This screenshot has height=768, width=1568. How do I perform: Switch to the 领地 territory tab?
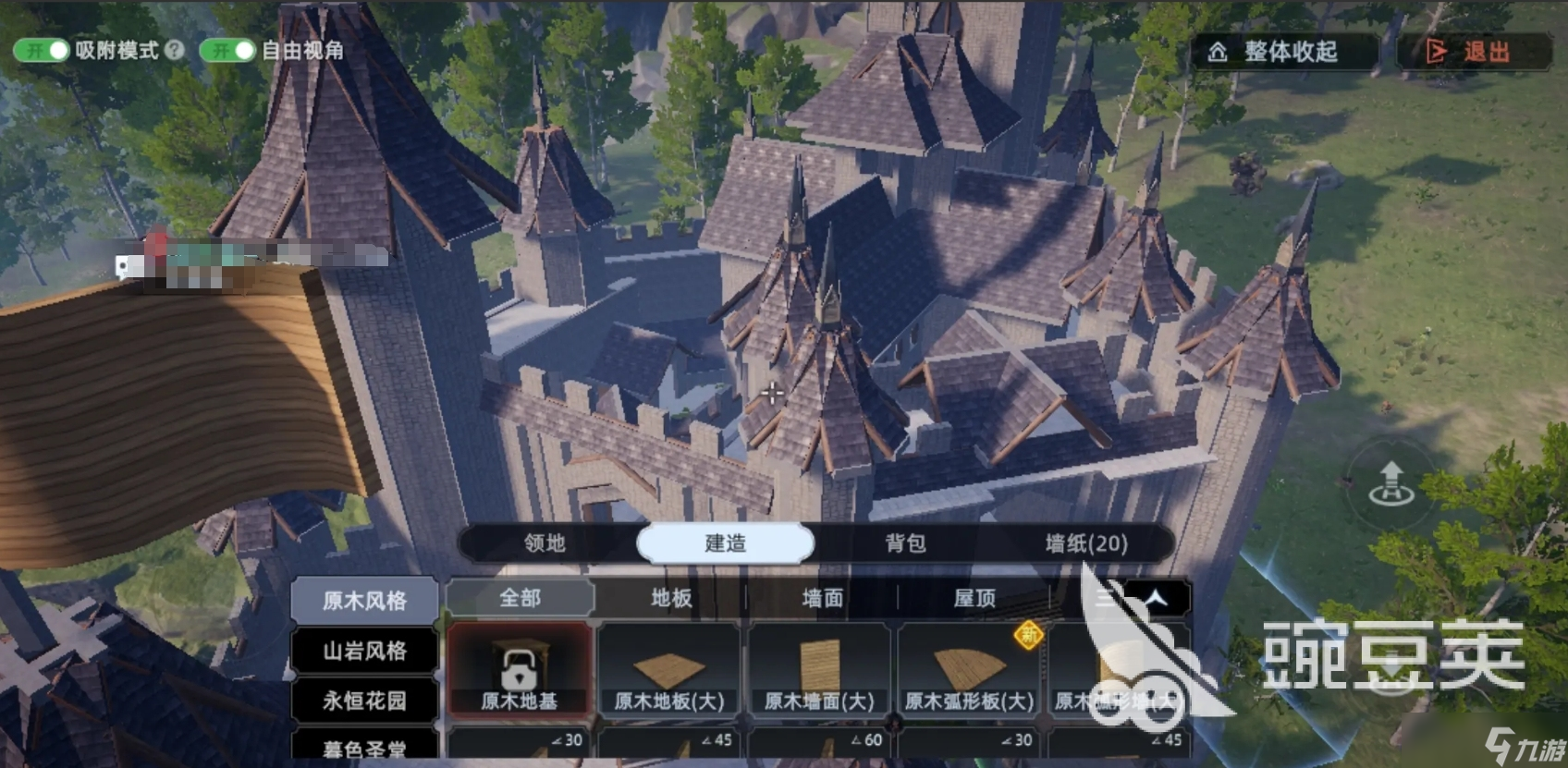tap(545, 543)
